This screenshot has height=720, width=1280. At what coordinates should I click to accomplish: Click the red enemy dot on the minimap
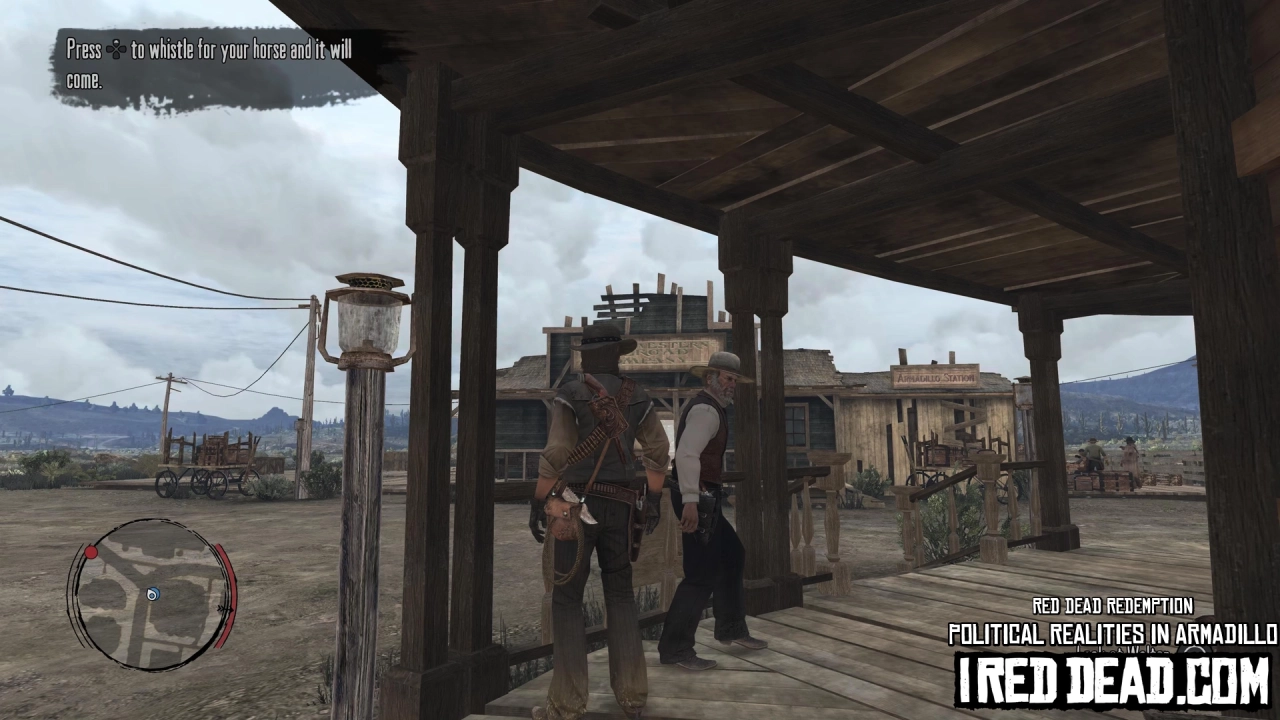[92, 552]
